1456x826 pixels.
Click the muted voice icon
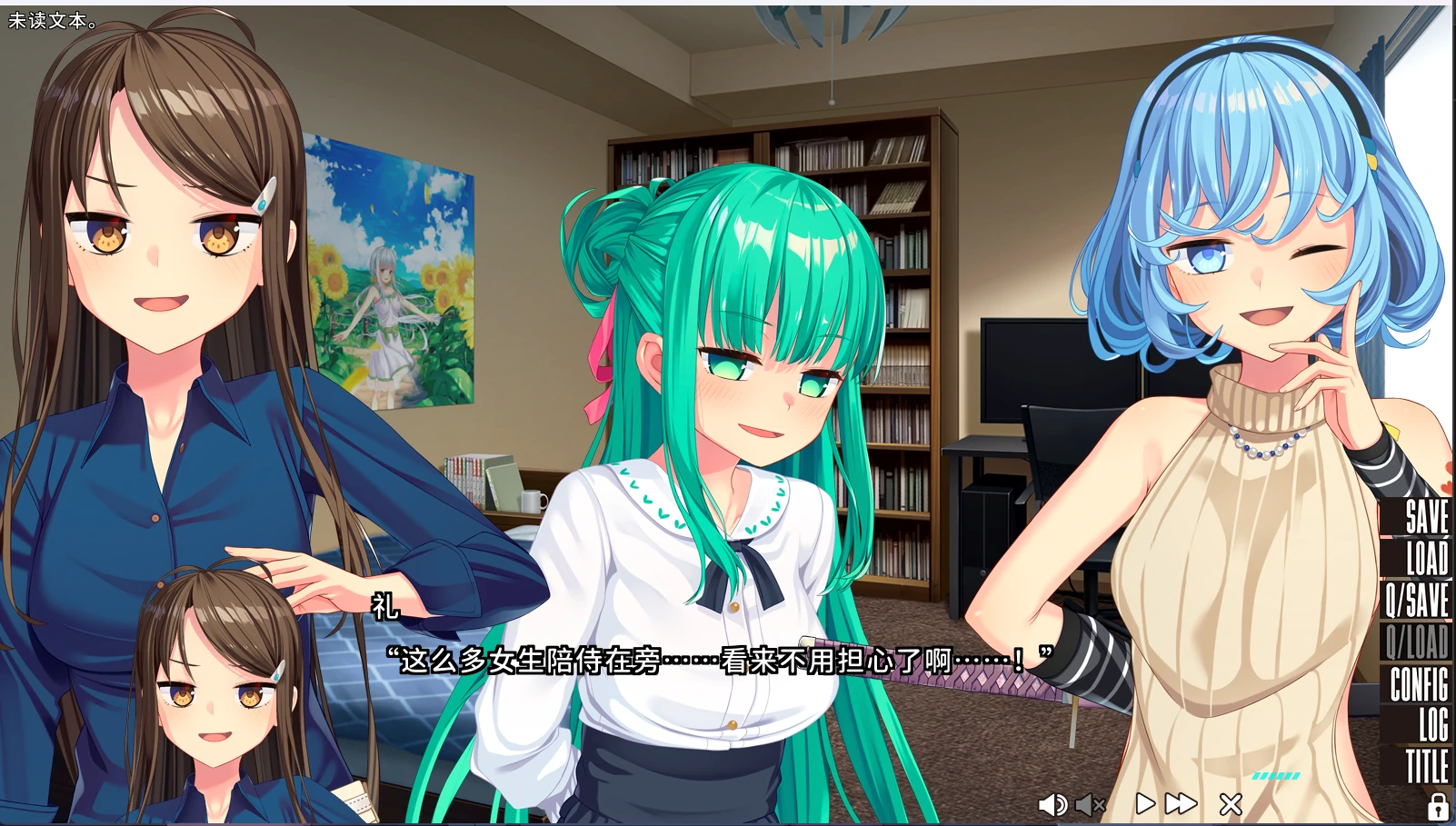pyautogui.click(x=1090, y=803)
